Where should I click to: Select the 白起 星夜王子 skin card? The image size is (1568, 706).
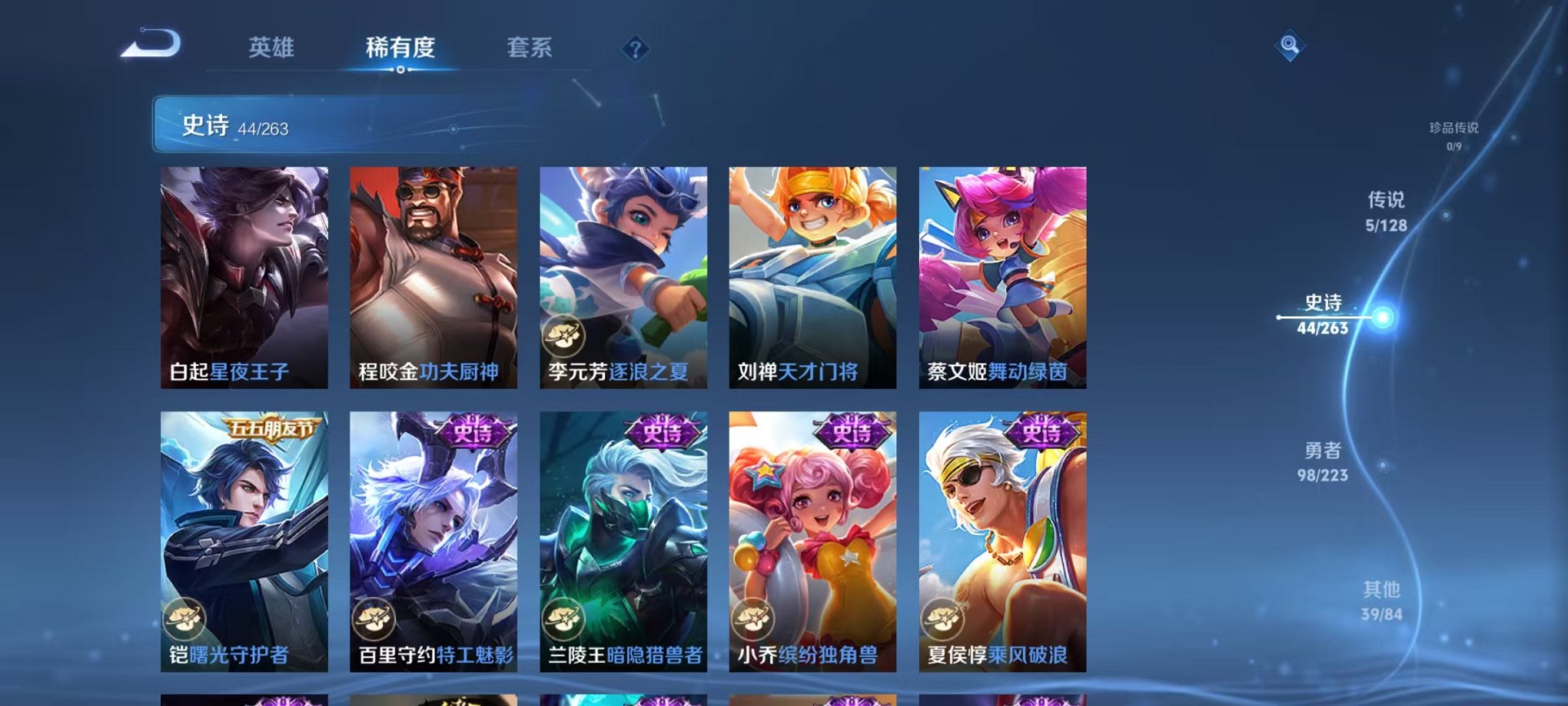tap(244, 277)
